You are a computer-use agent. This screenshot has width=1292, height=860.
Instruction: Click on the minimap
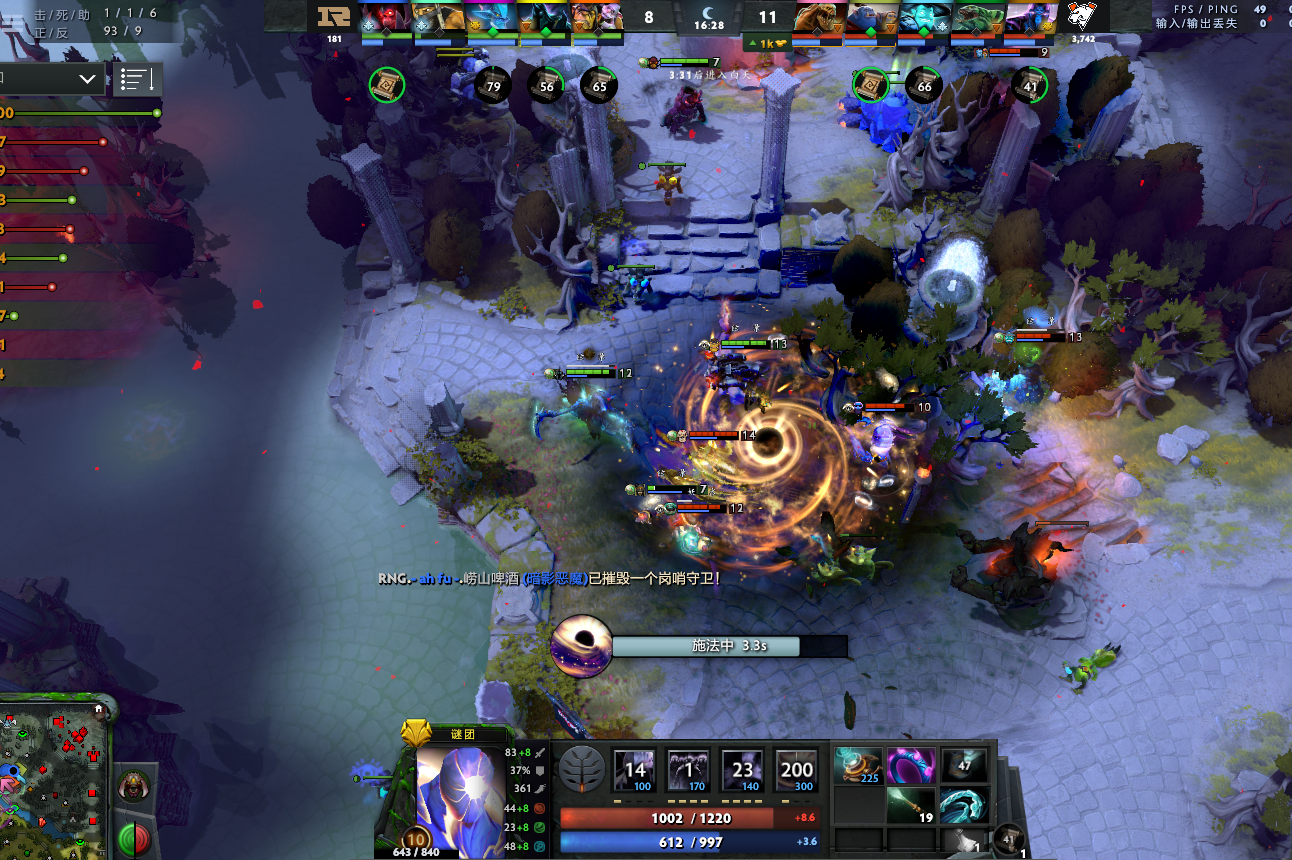coord(50,780)
